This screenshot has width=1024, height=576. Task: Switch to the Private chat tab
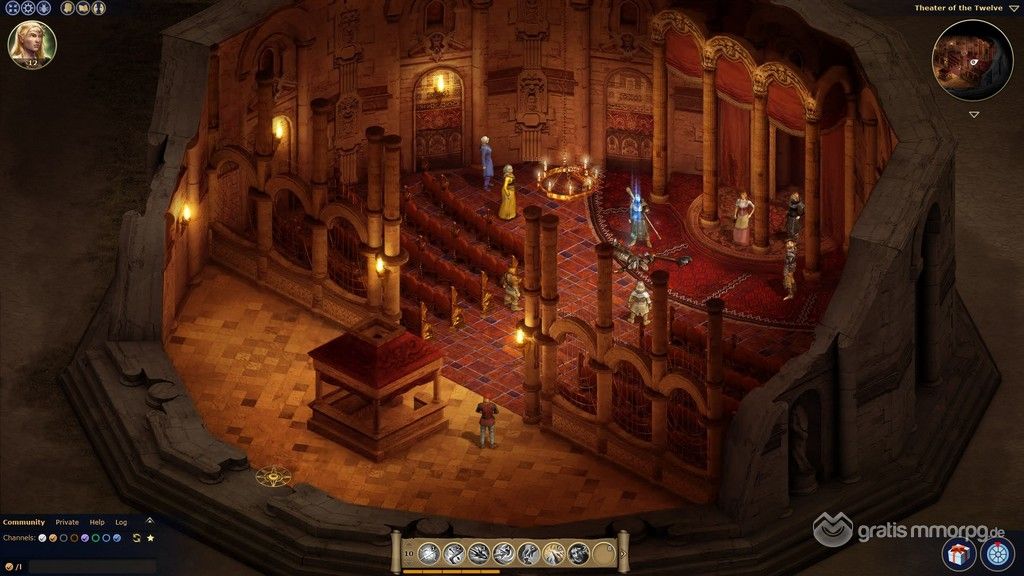coord(67,522)
